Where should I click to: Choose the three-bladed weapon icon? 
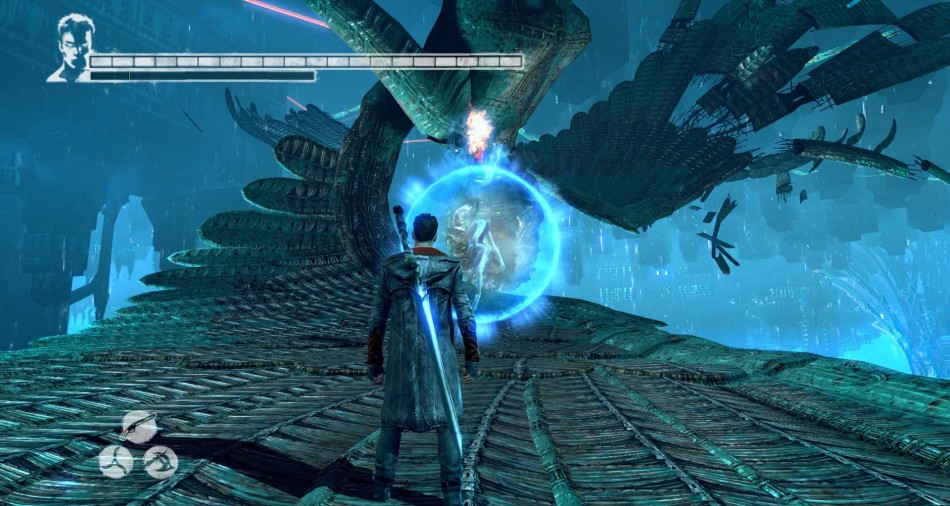(116, 461)
